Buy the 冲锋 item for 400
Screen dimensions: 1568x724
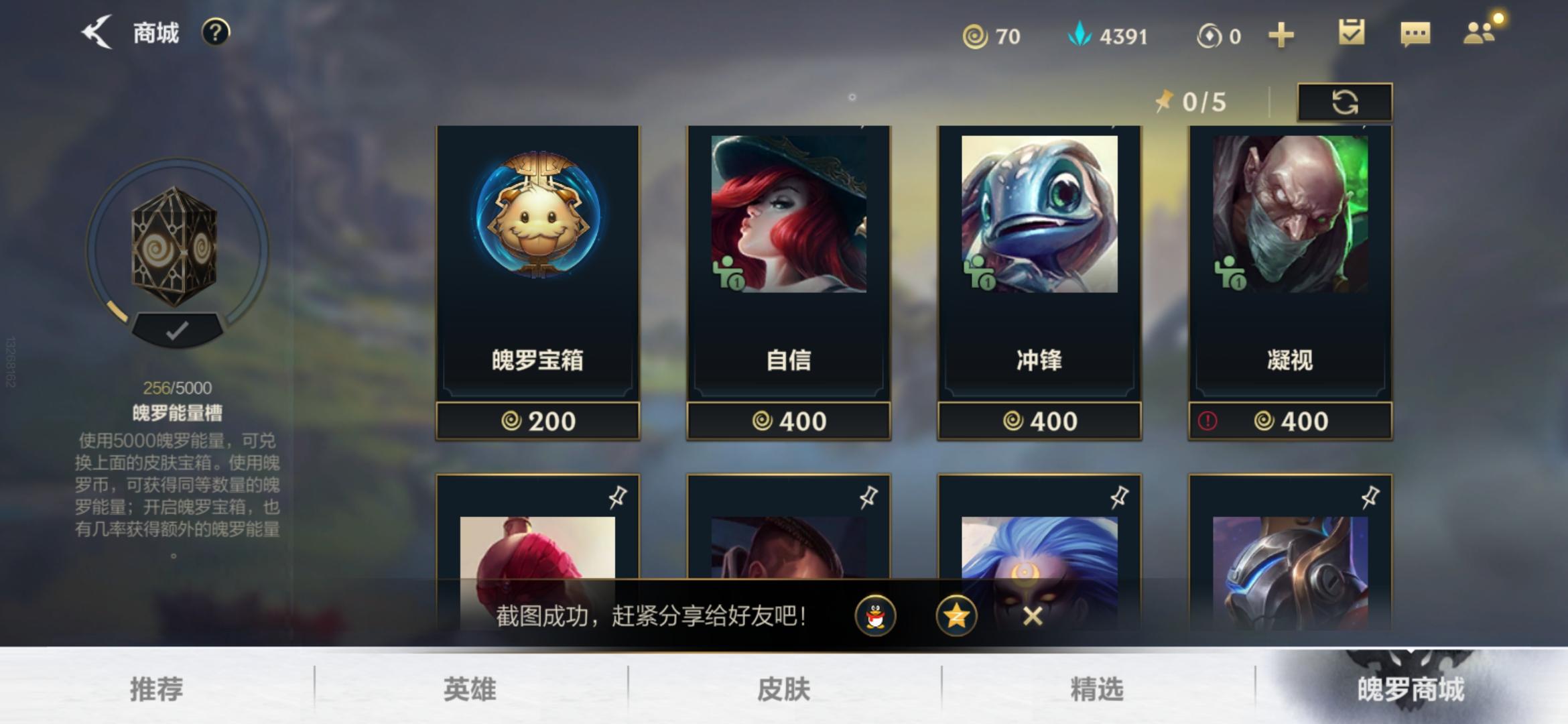coord(1040,420)
